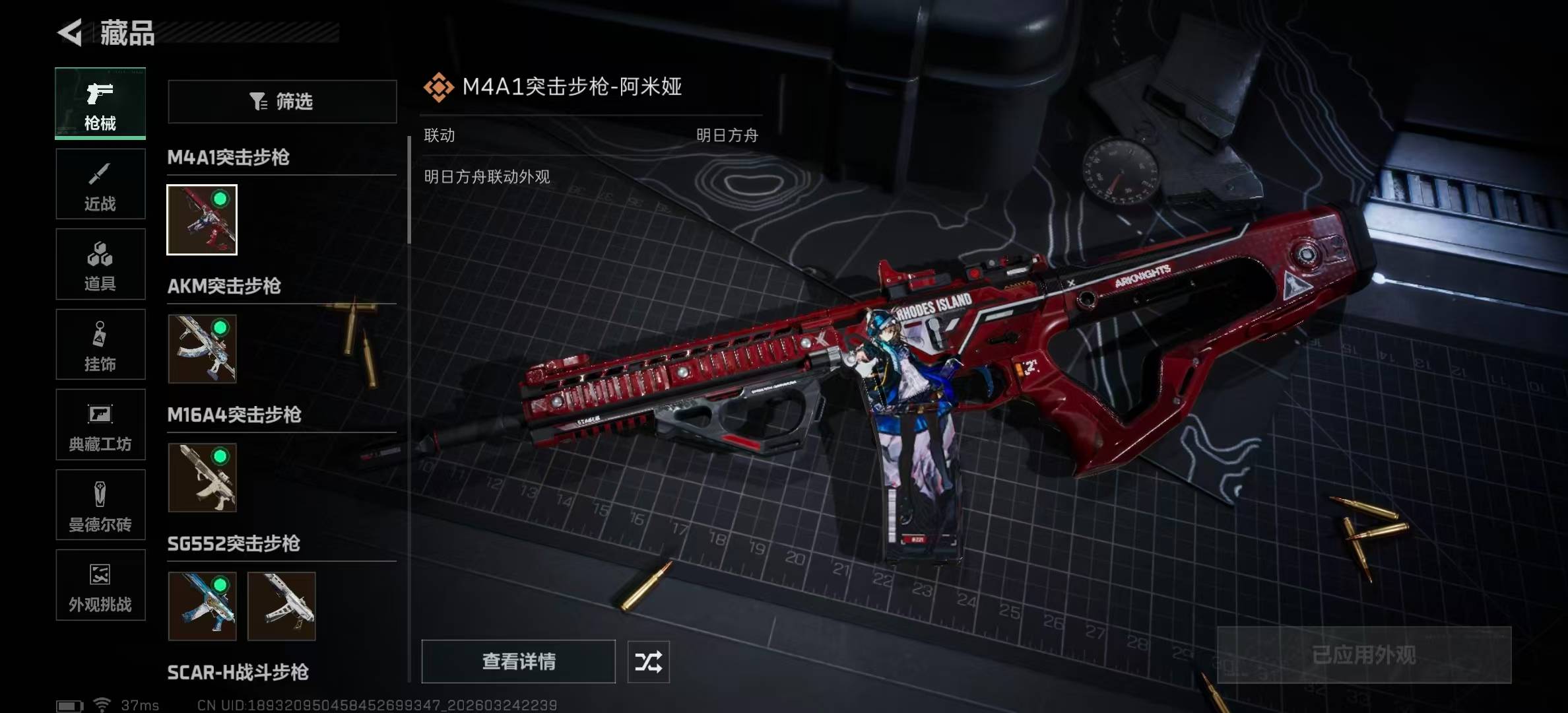Viewport: 1568px width, 713px height.
Task: Select the M16A4 assault rifle skin thumbnail
Action: pyautogui.click(x=202, y=477)
